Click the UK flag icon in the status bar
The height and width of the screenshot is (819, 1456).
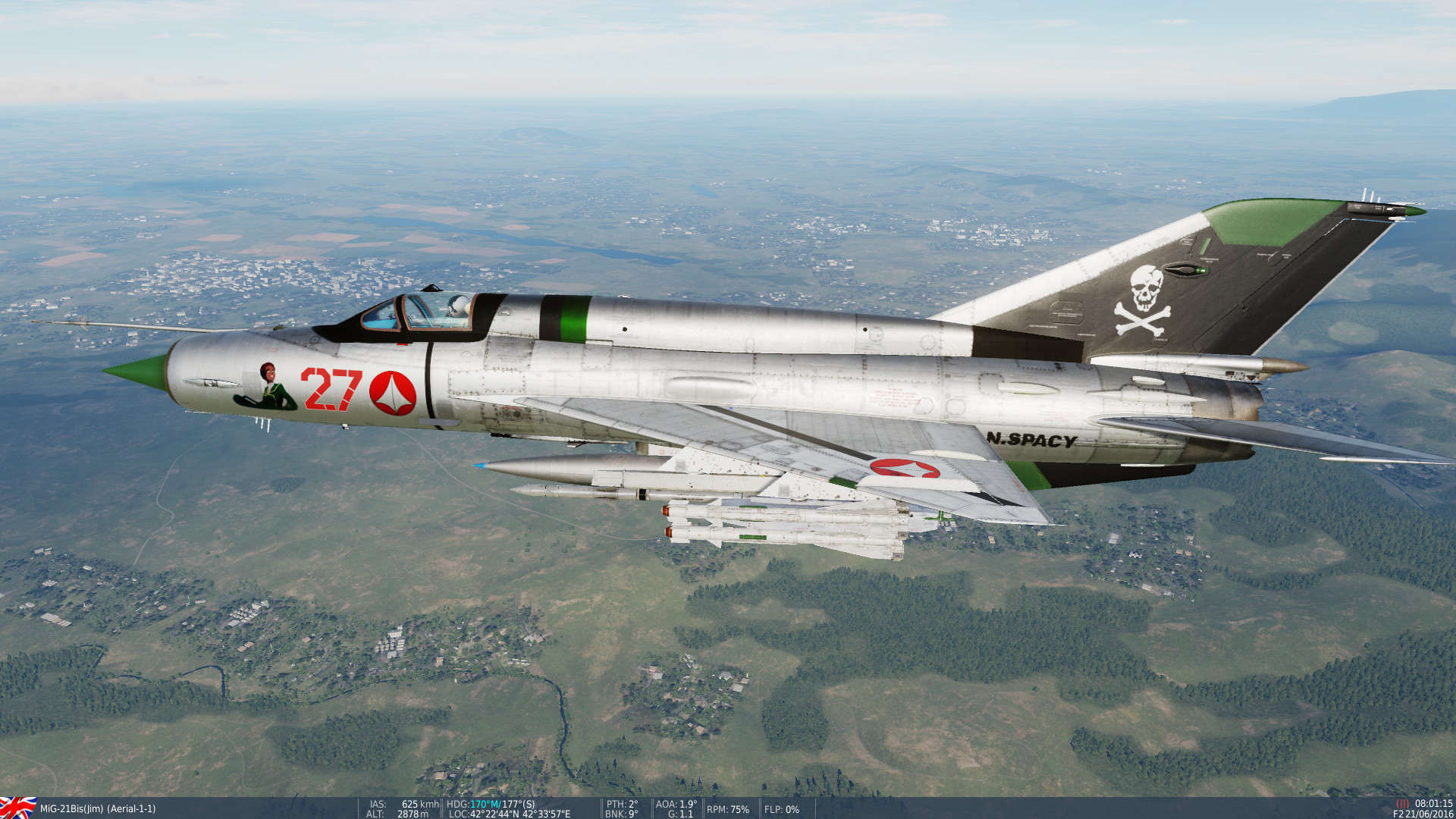point(17,808)
